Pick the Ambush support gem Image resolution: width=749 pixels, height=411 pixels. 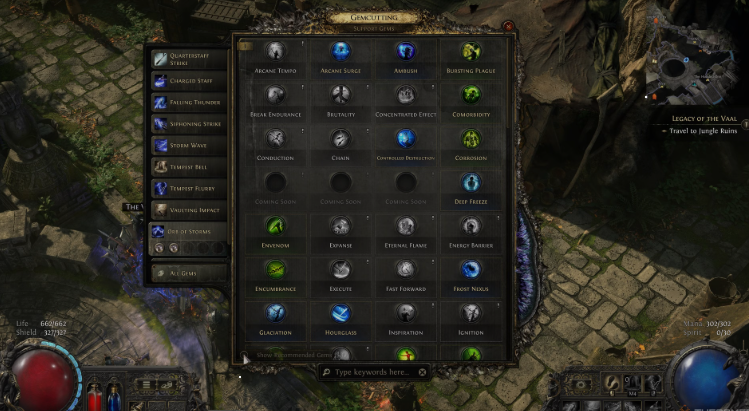coord(405,52)
